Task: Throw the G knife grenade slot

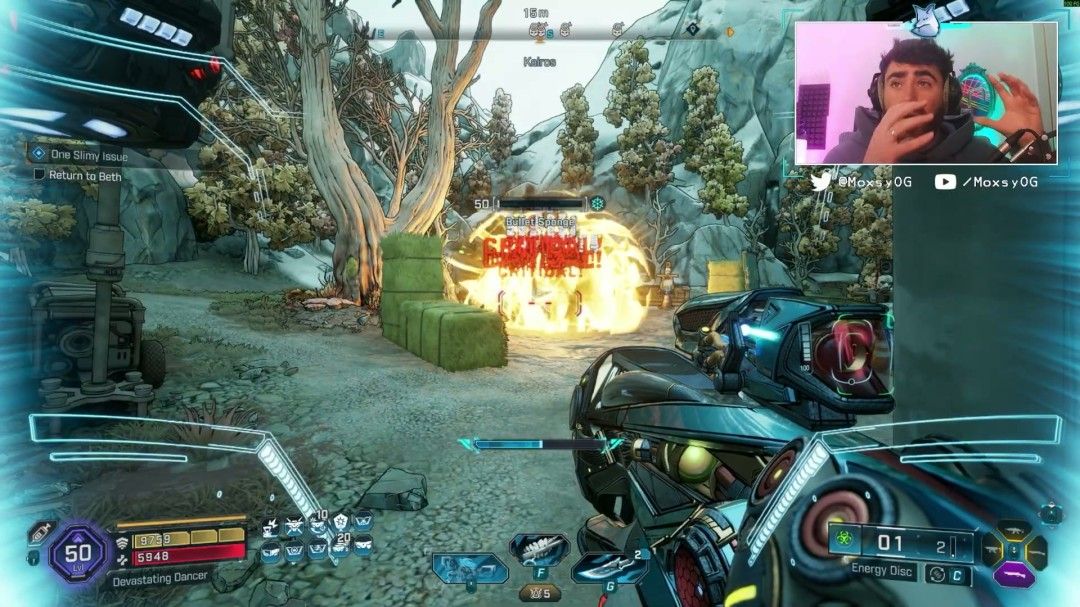Action: 608,566
